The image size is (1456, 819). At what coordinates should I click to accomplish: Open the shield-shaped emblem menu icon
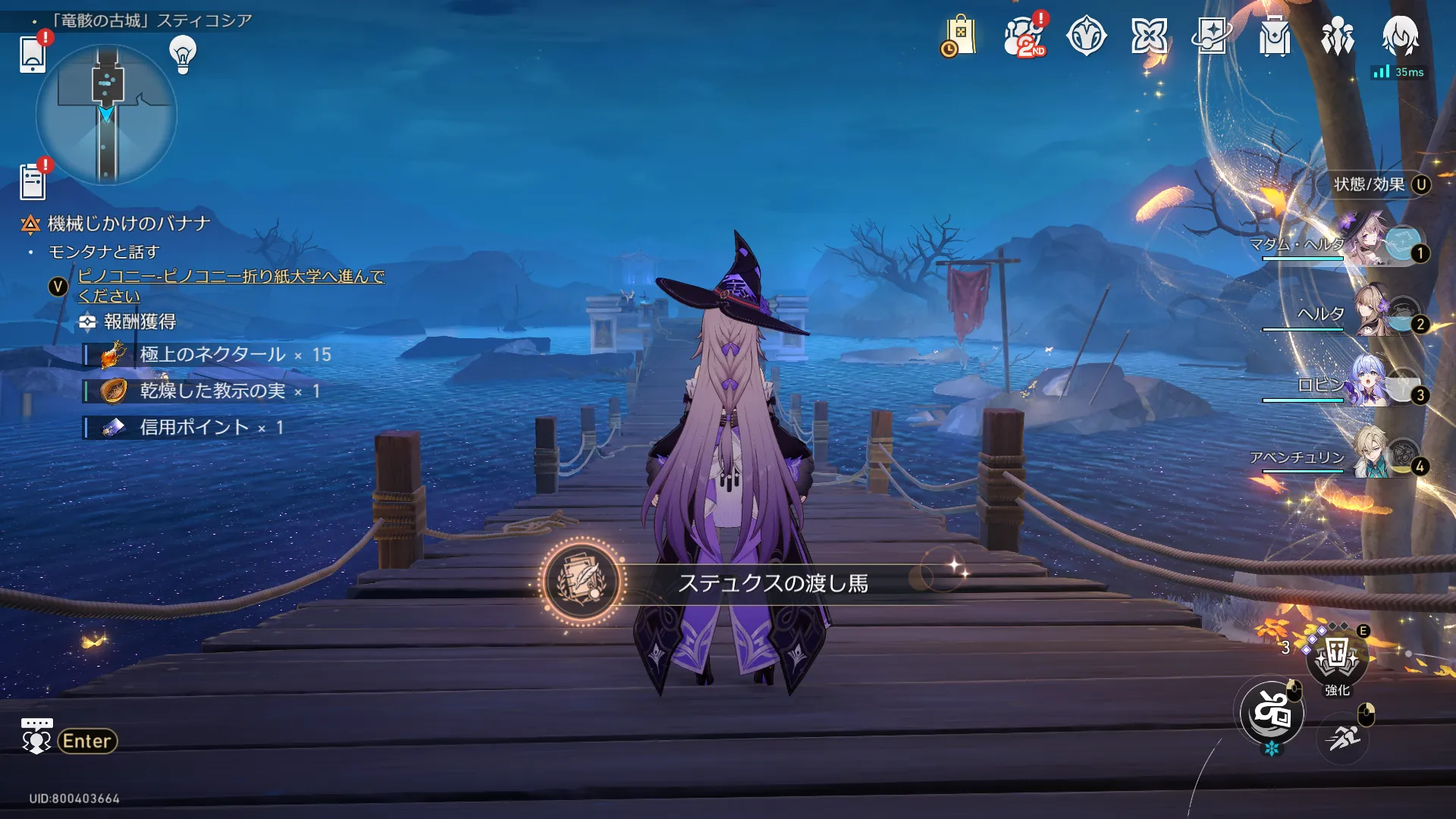coord(1086,36)
